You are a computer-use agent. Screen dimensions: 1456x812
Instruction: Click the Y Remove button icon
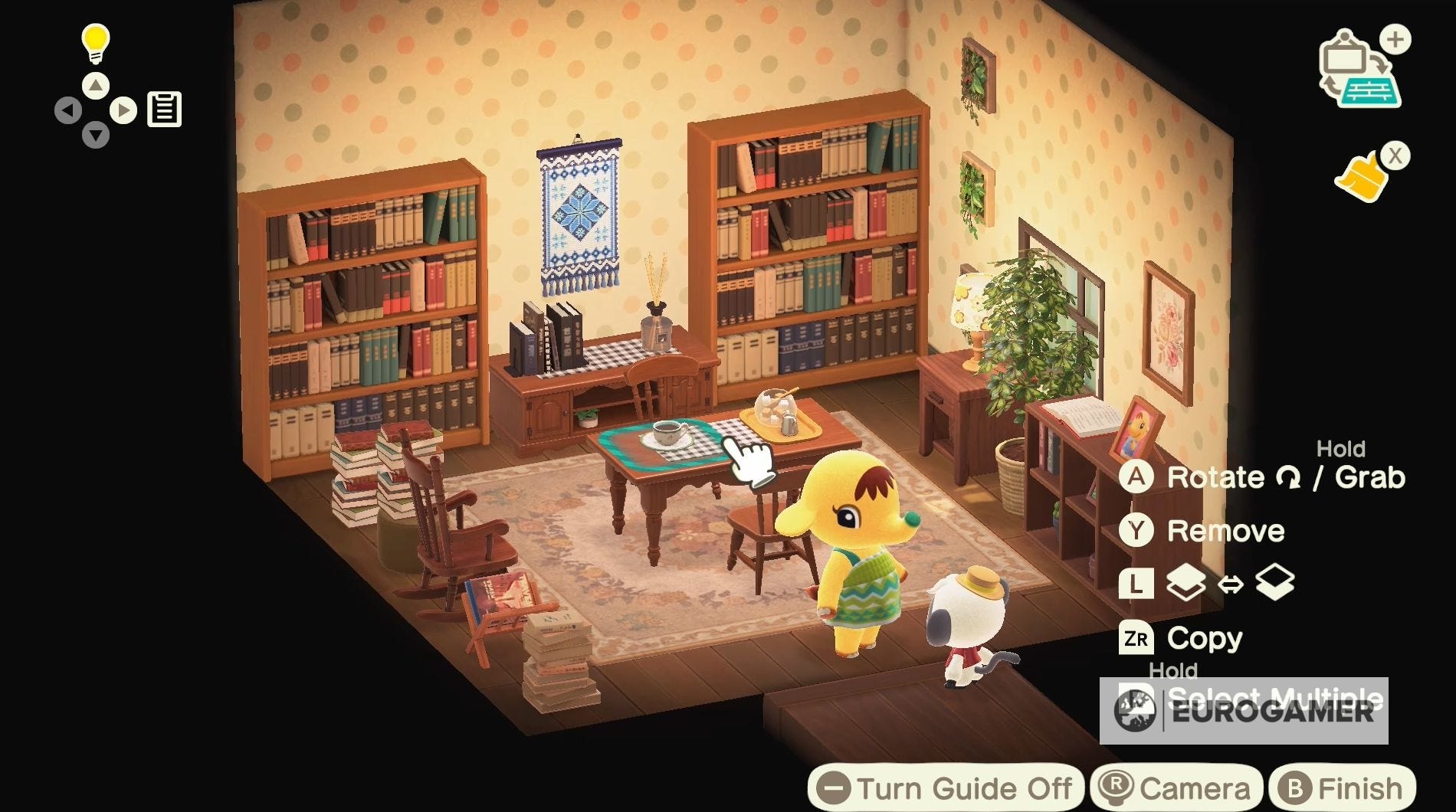click(x=1137, y=531)
